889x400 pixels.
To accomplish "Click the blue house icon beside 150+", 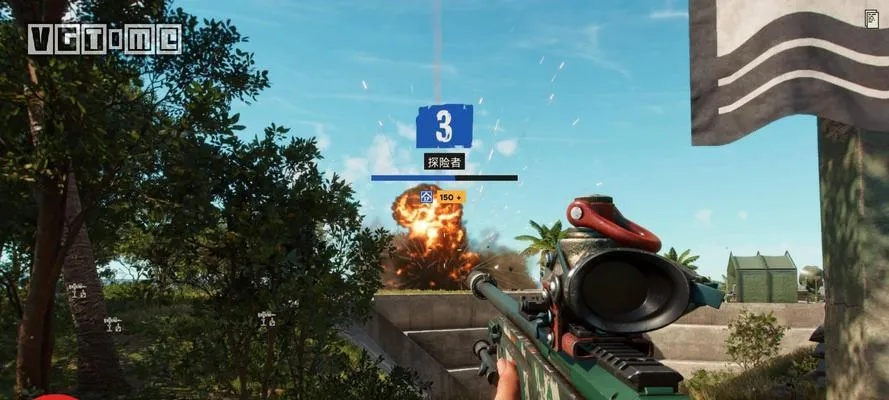I will [427, 197].
